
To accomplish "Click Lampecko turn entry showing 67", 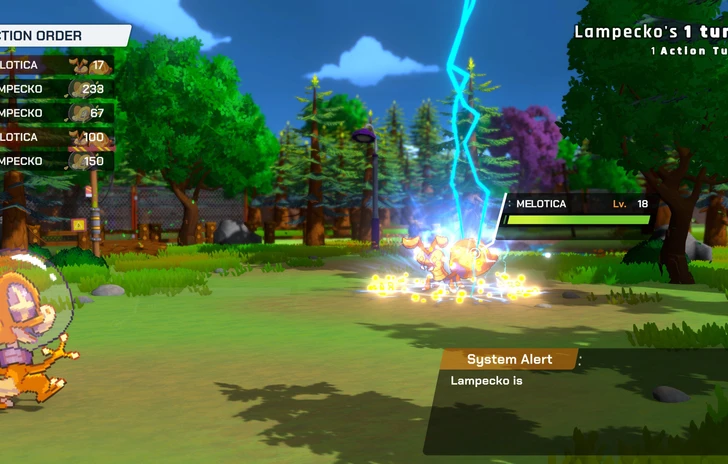I will pos(55,113).
